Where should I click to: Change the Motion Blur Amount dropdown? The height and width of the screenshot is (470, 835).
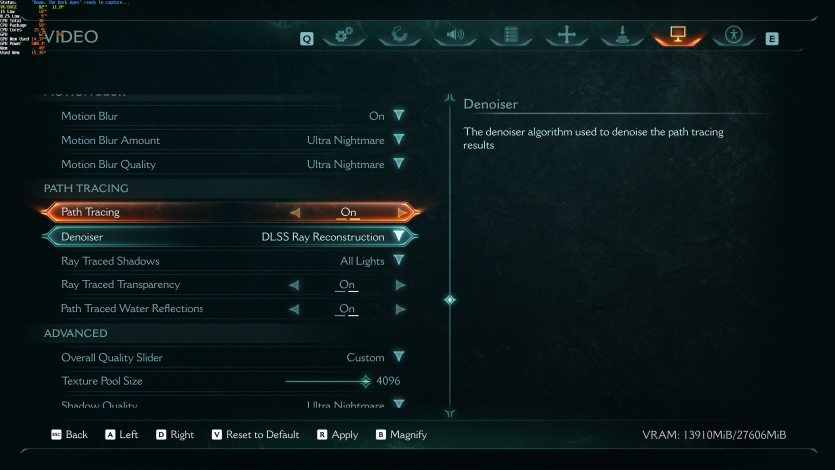398,140
